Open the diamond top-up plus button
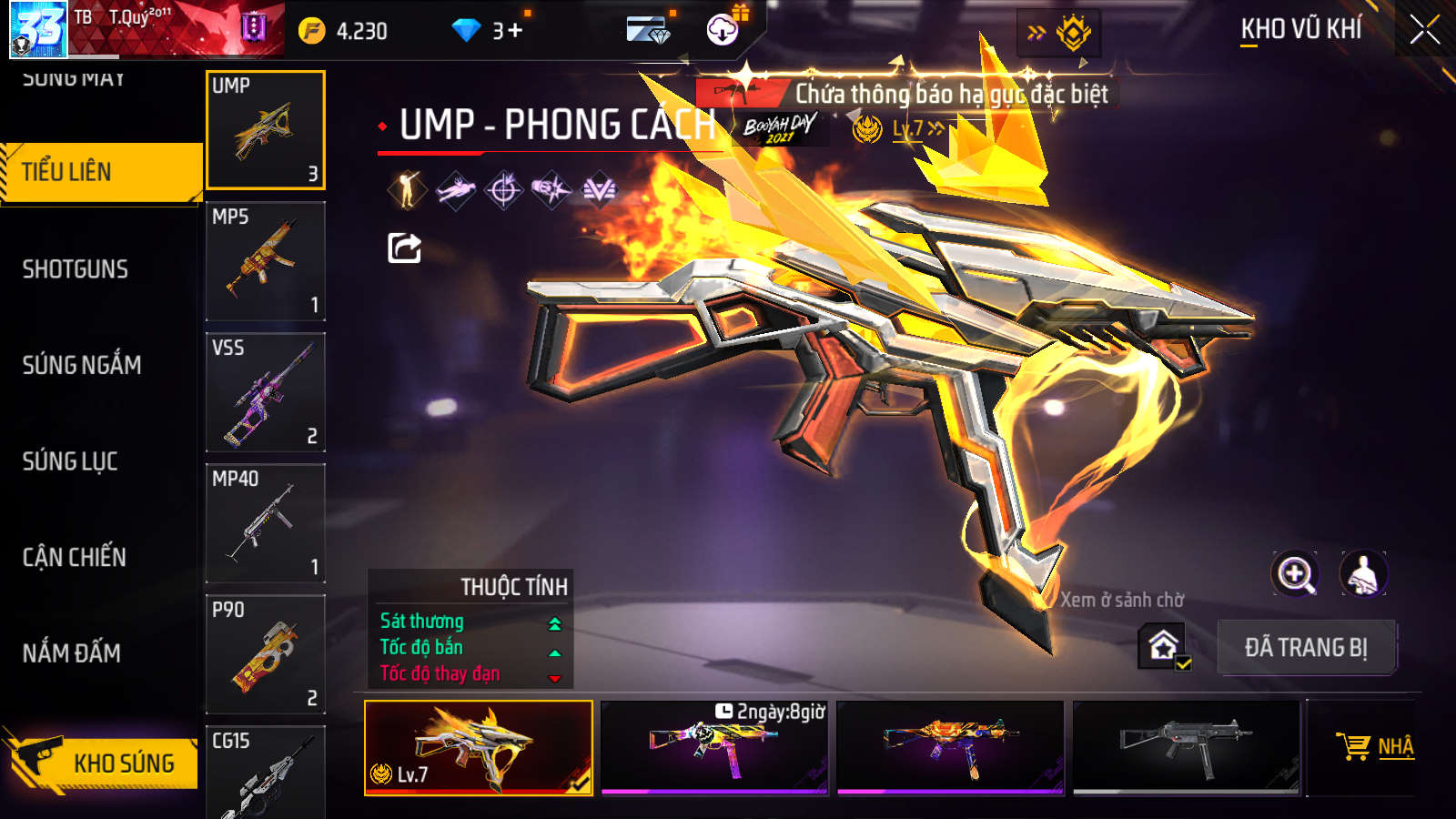Screen dimensions: 1456x819 tap(515, 31)
